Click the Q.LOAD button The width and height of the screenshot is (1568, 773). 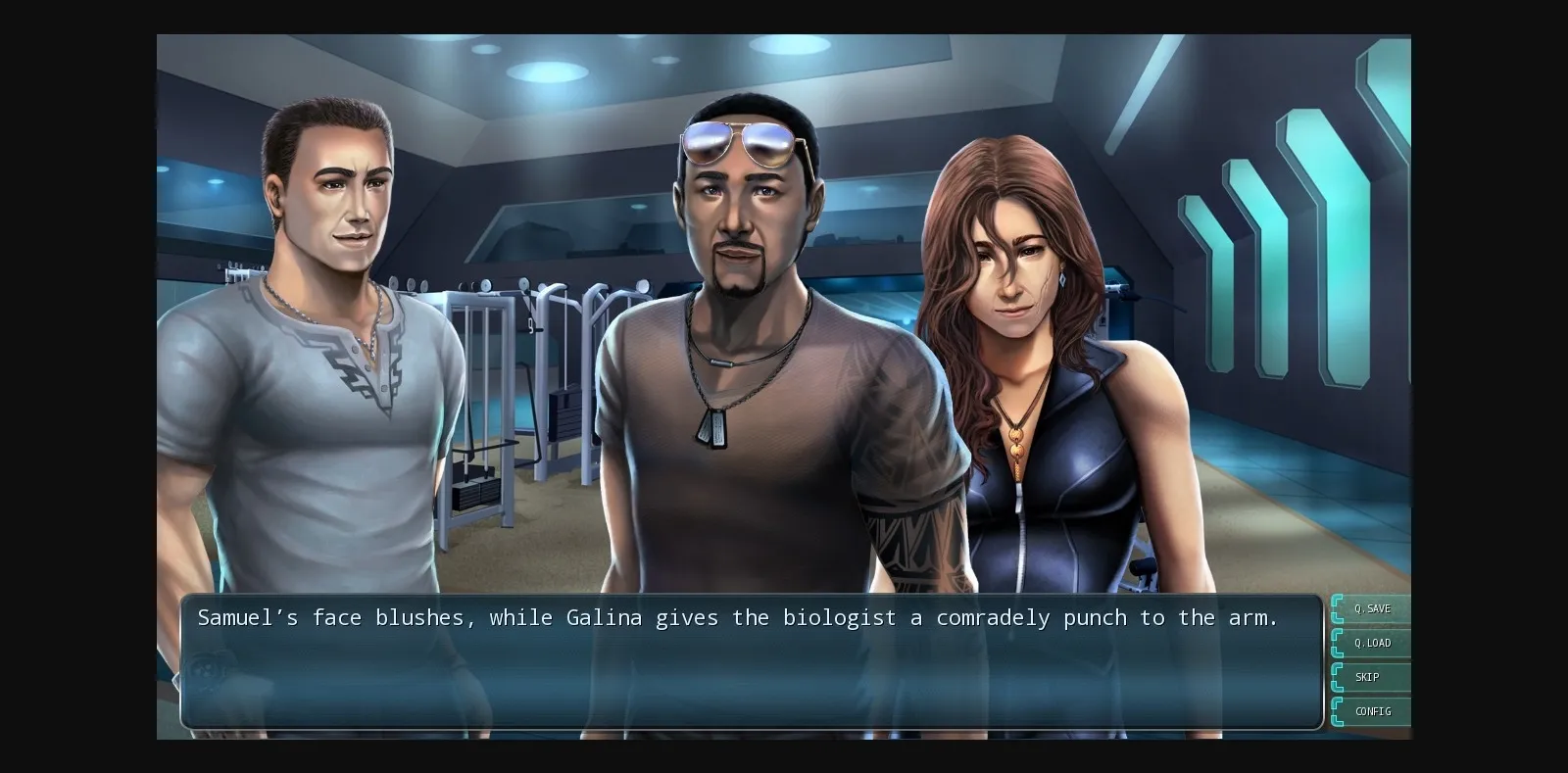coord(1372,643)
